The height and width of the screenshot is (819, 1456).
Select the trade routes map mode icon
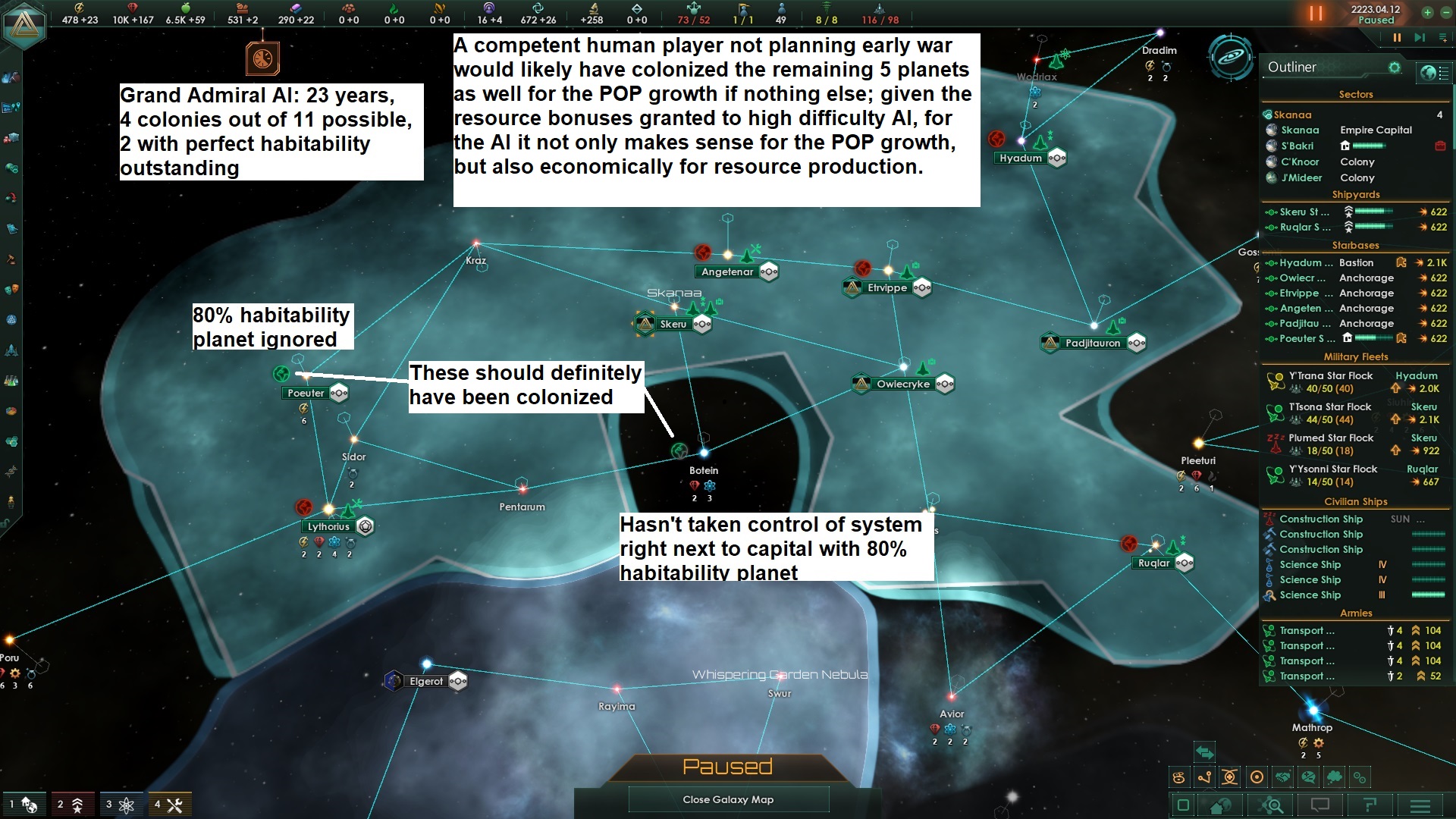click(1204, 777)
